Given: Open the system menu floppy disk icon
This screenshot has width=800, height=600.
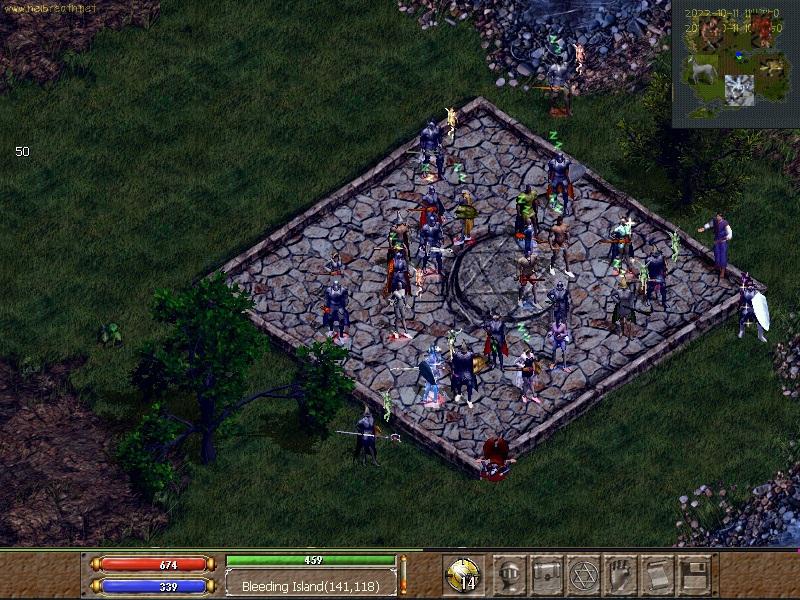Looking at the screenshot, I should [693, 574].
